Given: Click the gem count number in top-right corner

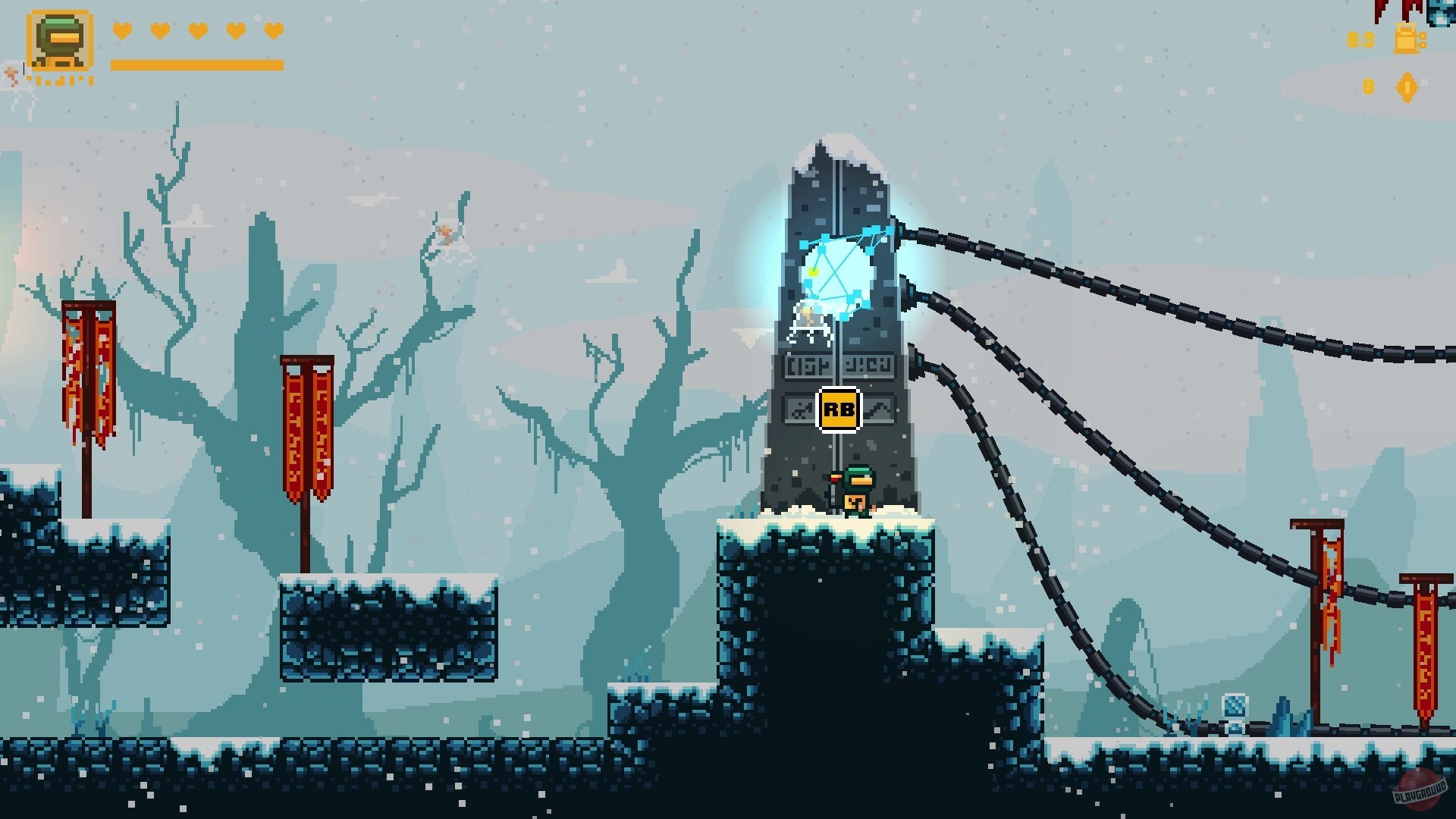Looking at the screenshot, I should (1369, 86).
